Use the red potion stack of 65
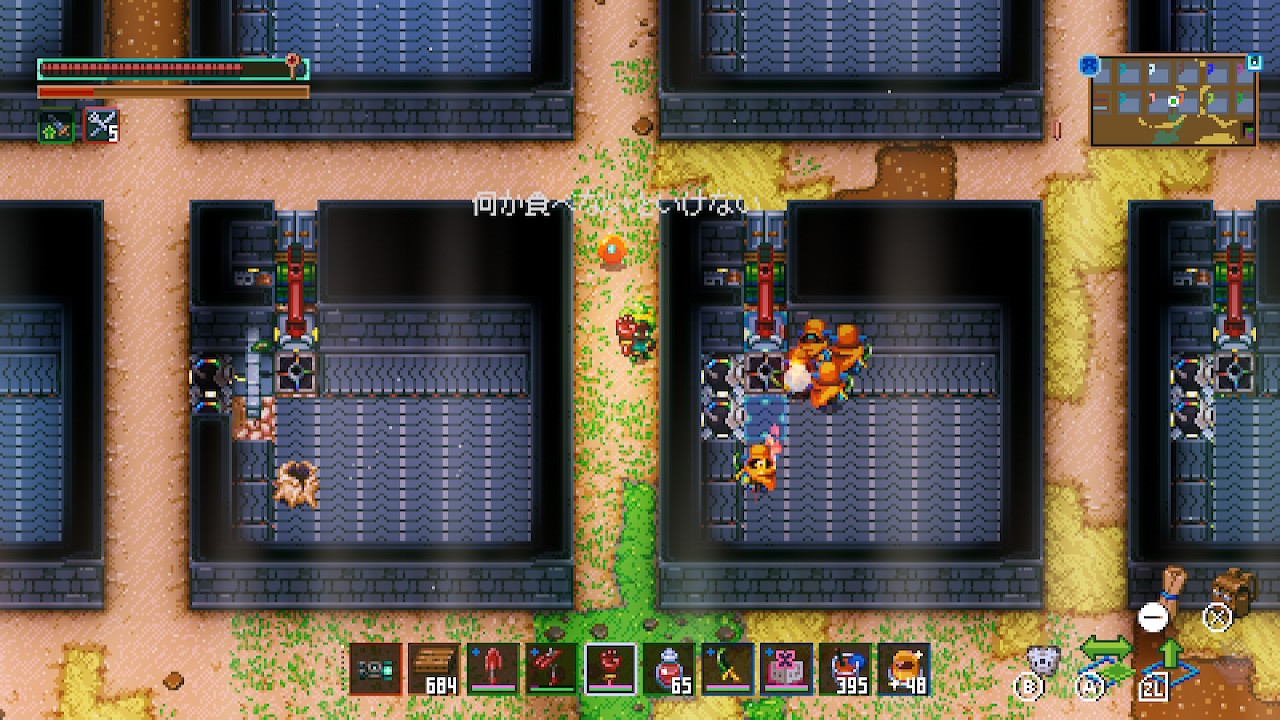This screenshot has width=1280, height=720. click(669, 669)
